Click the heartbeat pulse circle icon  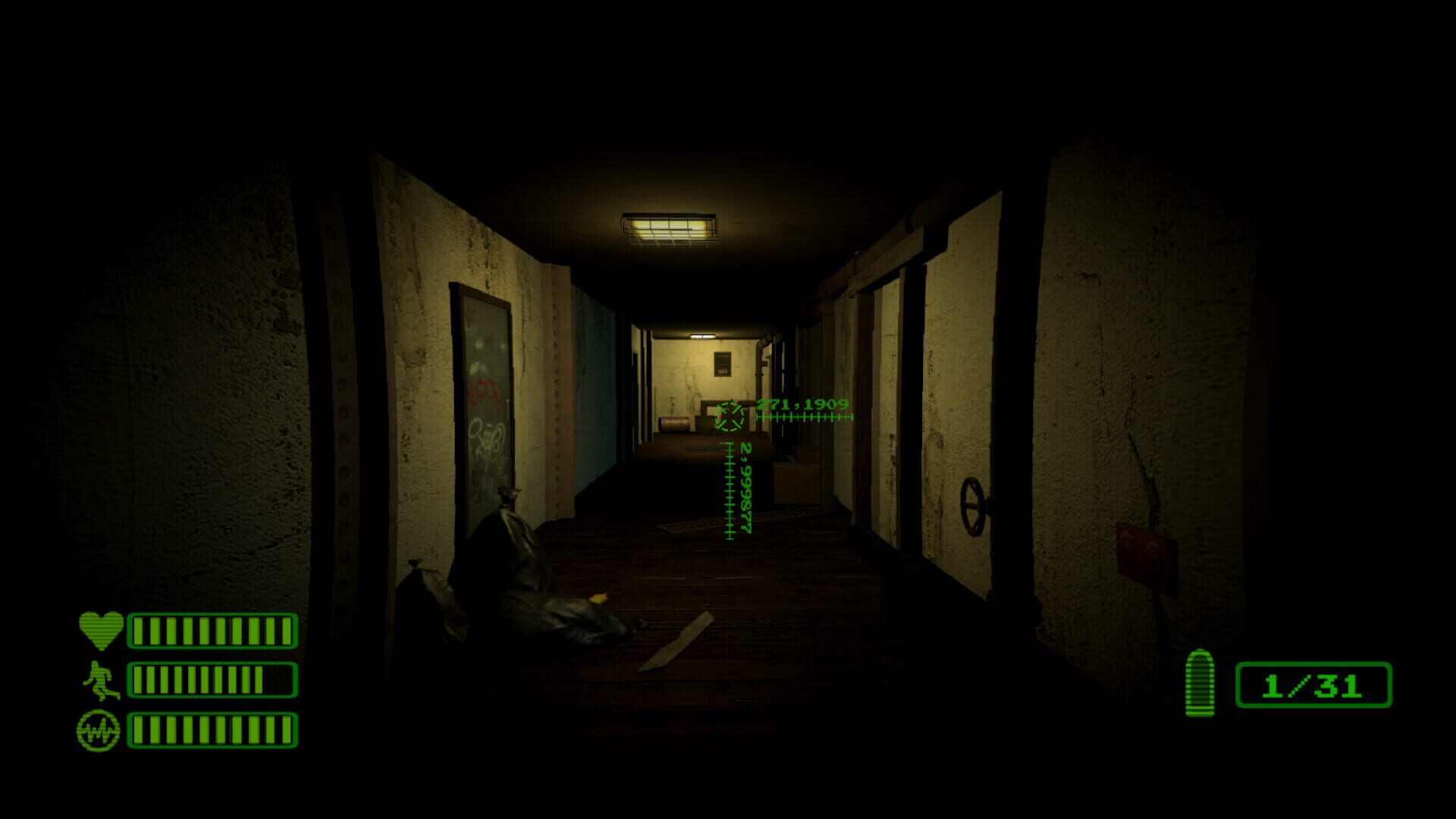(98, 730)
